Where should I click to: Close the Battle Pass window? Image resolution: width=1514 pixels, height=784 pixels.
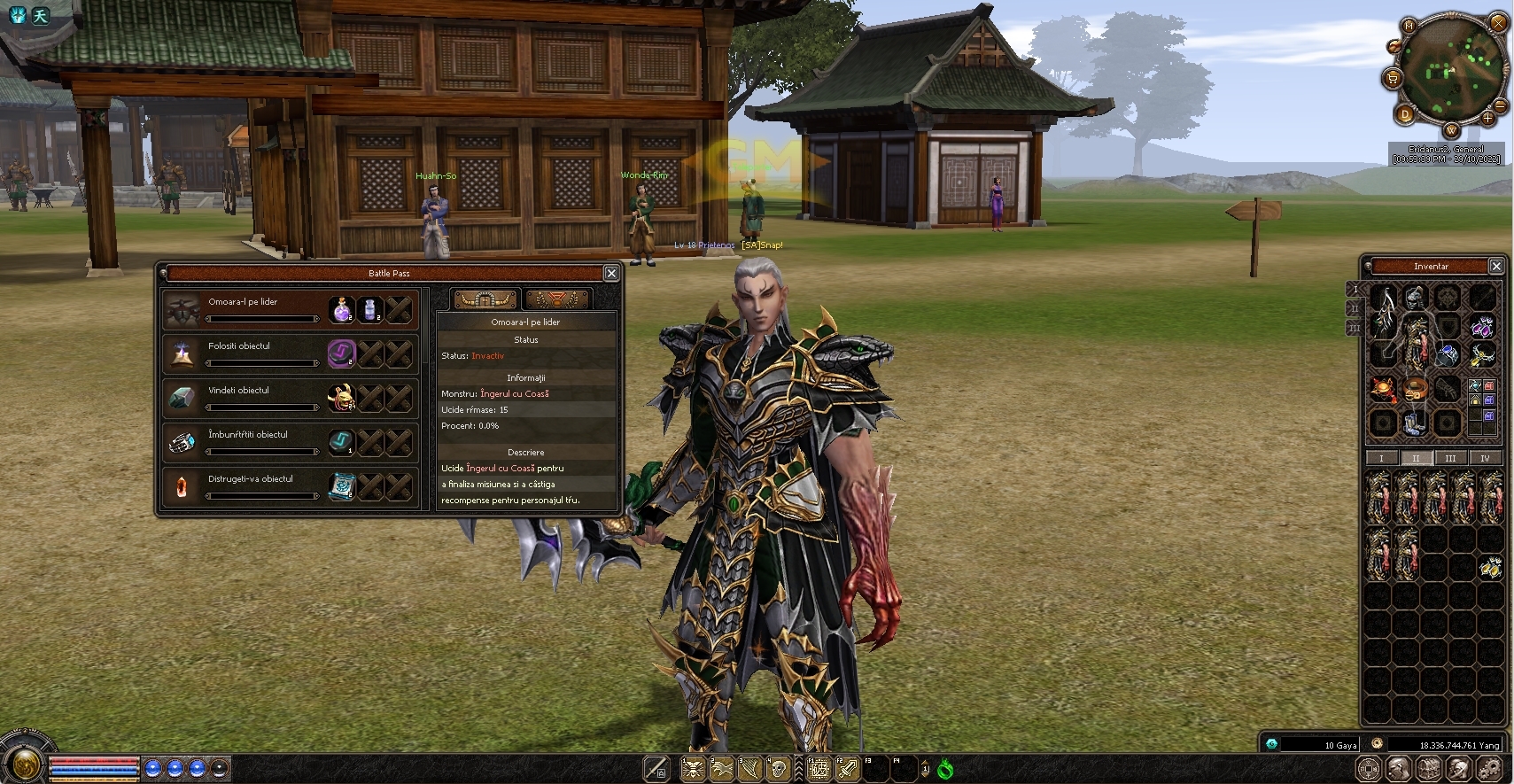[x=611, y=273]
